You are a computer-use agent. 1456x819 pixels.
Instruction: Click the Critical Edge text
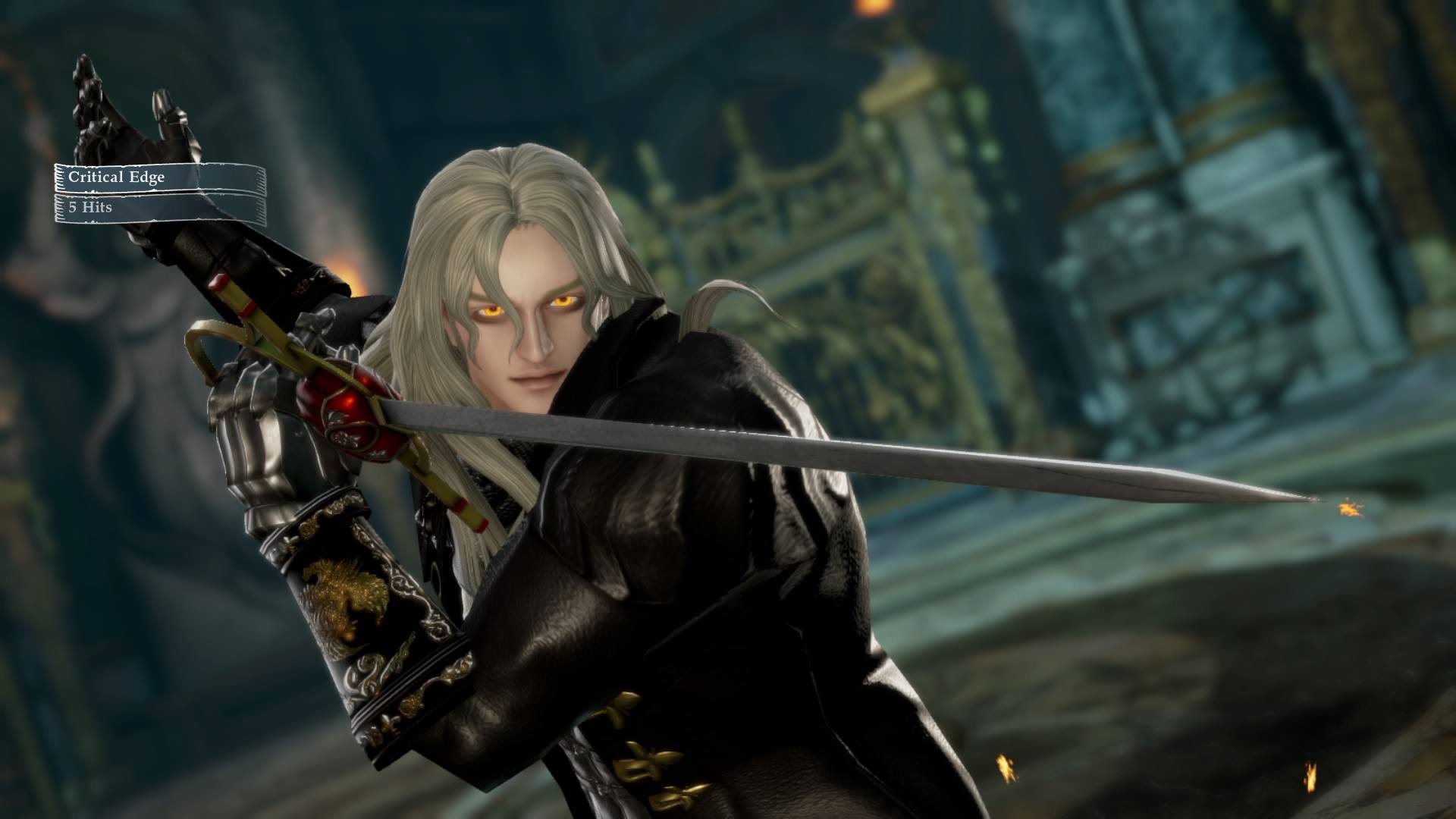pos(118,179)
